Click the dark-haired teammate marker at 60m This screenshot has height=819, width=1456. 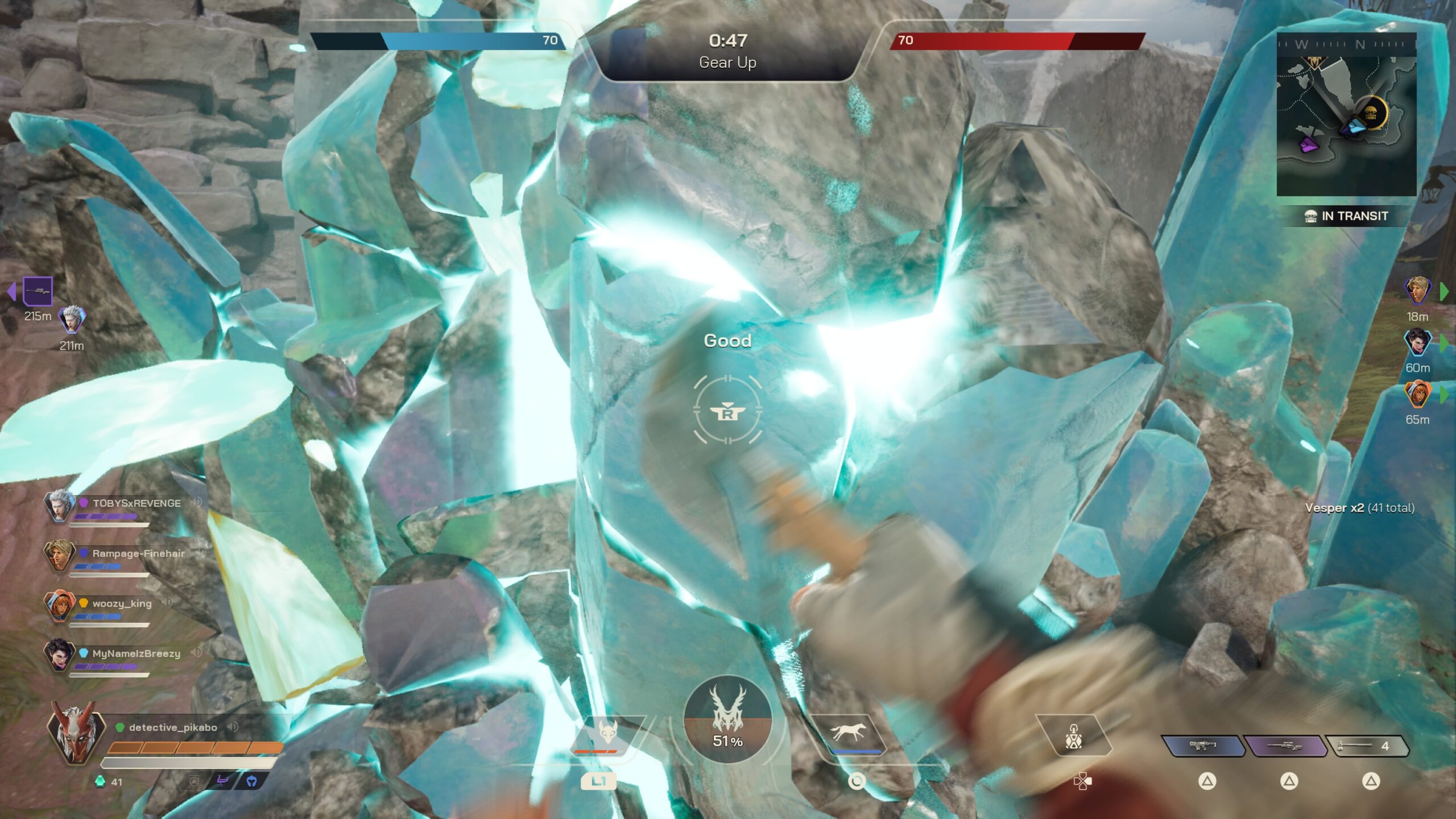(x=1417, y=342)
